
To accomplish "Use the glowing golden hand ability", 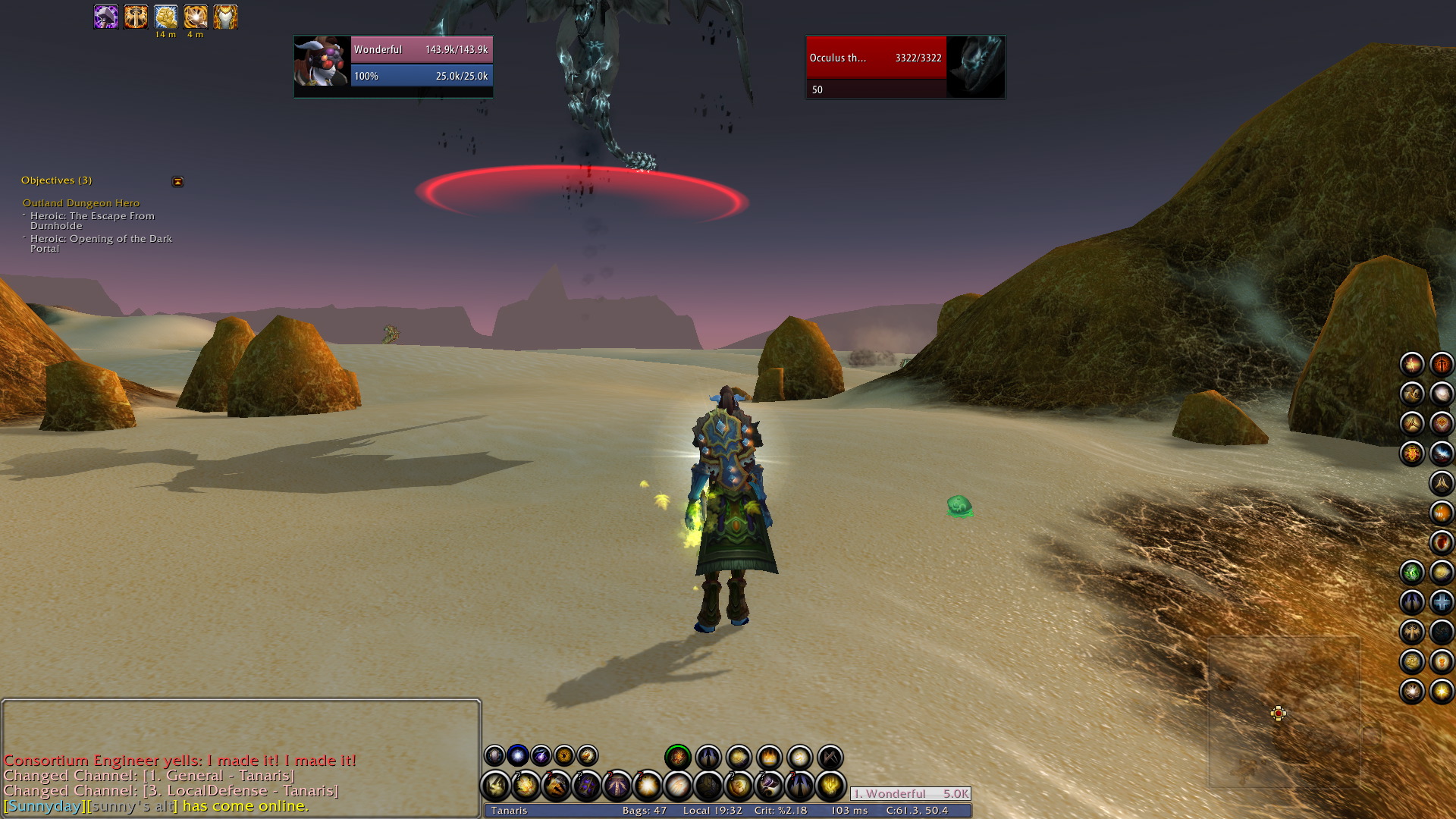I will click(x=830, y=786).
